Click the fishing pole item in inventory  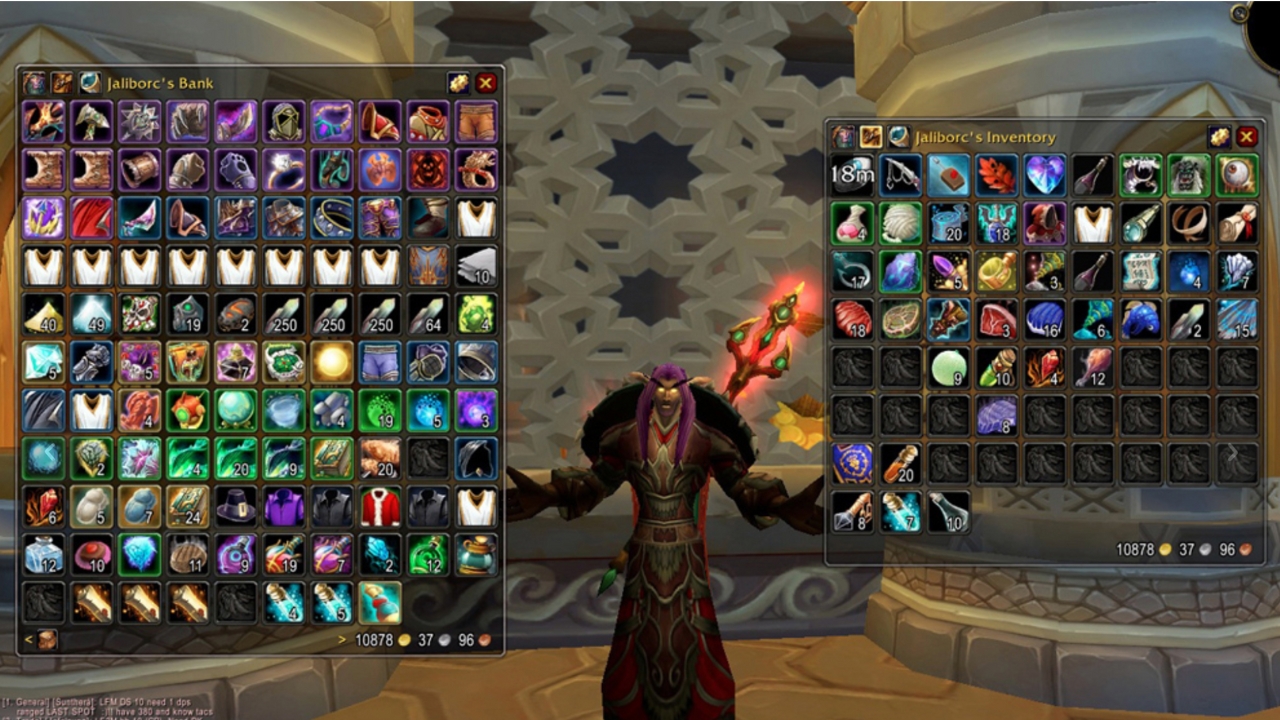point(900,172)
